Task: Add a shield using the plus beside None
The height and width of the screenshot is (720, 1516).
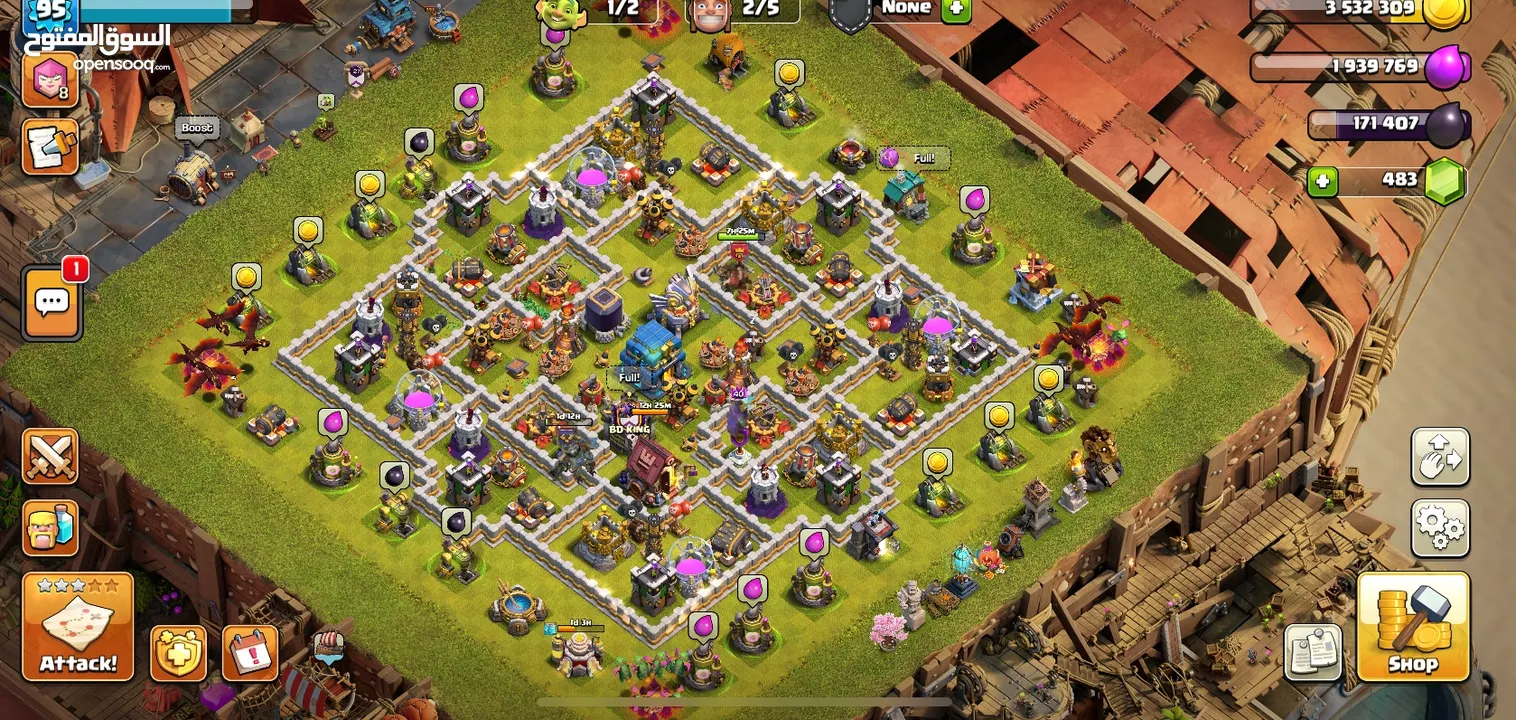Action: click(956, 8)
